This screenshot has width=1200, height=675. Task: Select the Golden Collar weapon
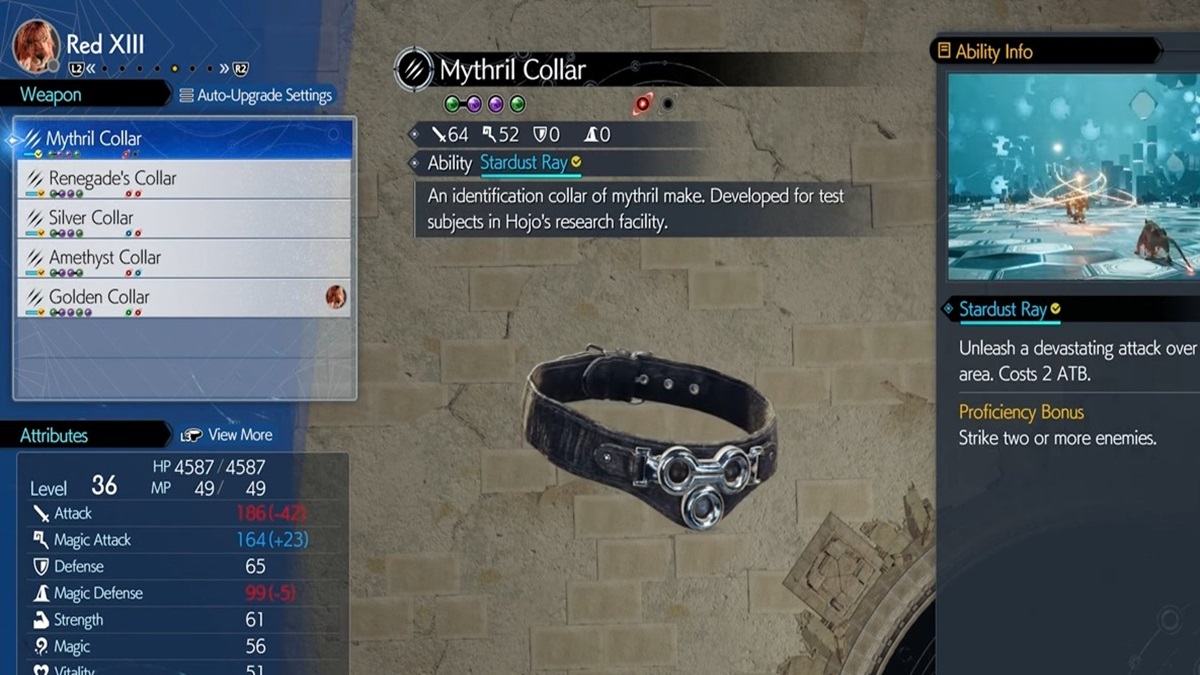184,298
